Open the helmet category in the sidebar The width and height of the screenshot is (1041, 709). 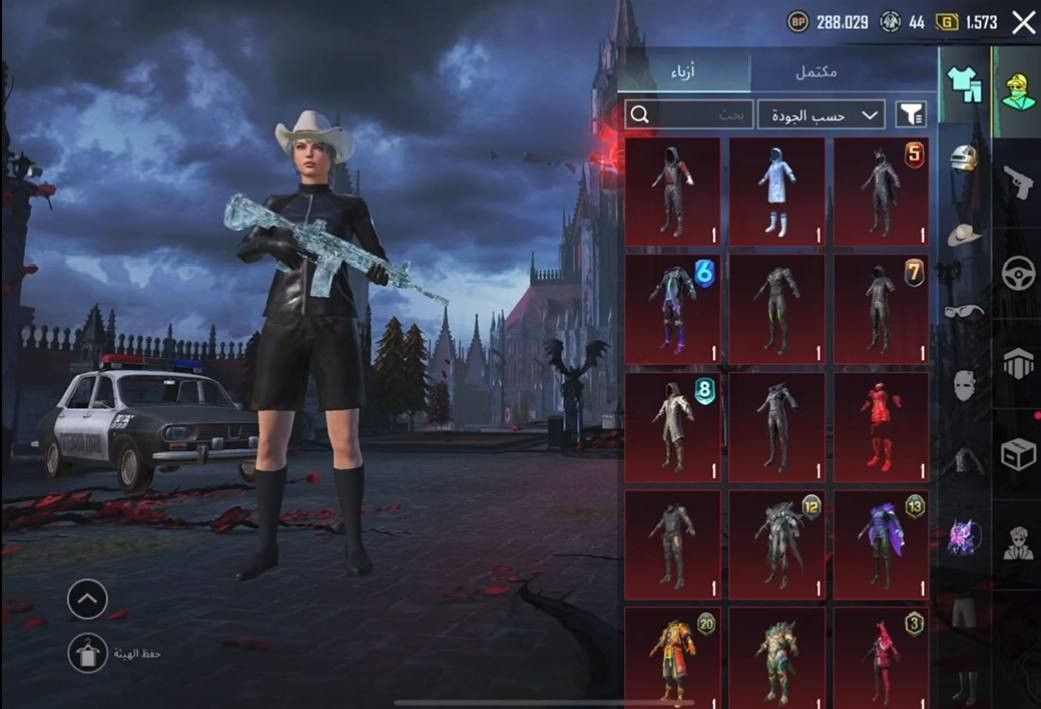tap(963, 158)
